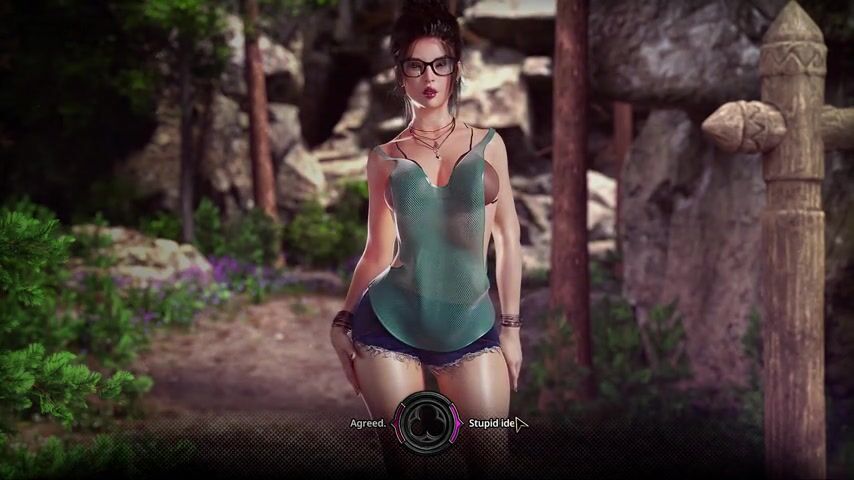Choose the "Agreed." dialogue reply
This screenshot has height=480, width=854.
click(x=368, y=423)
